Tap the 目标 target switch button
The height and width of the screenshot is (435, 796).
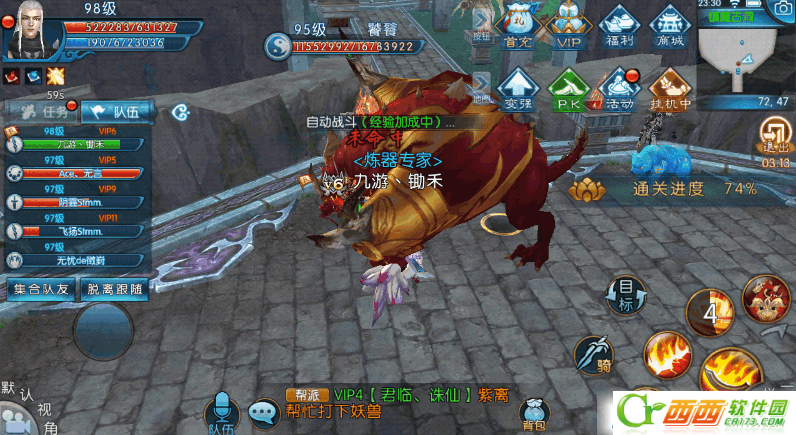(626, 296)
